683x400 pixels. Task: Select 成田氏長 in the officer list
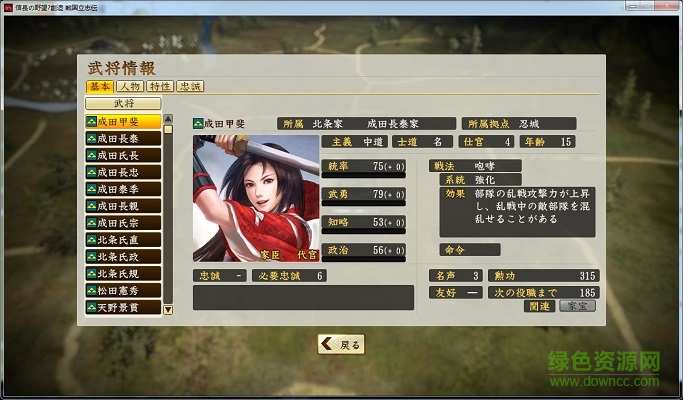pos(123,156)
